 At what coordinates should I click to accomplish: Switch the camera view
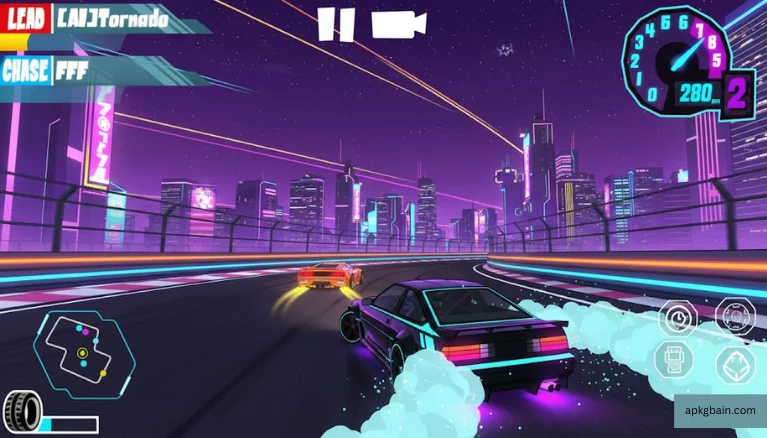tap(398, 24)
